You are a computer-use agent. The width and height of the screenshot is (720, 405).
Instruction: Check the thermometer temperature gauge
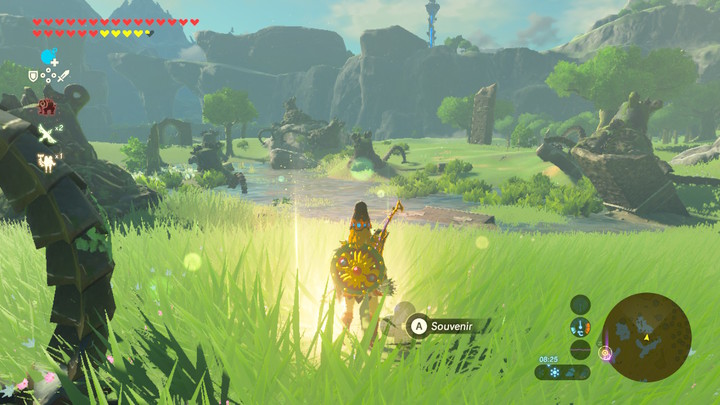(580, 326)
